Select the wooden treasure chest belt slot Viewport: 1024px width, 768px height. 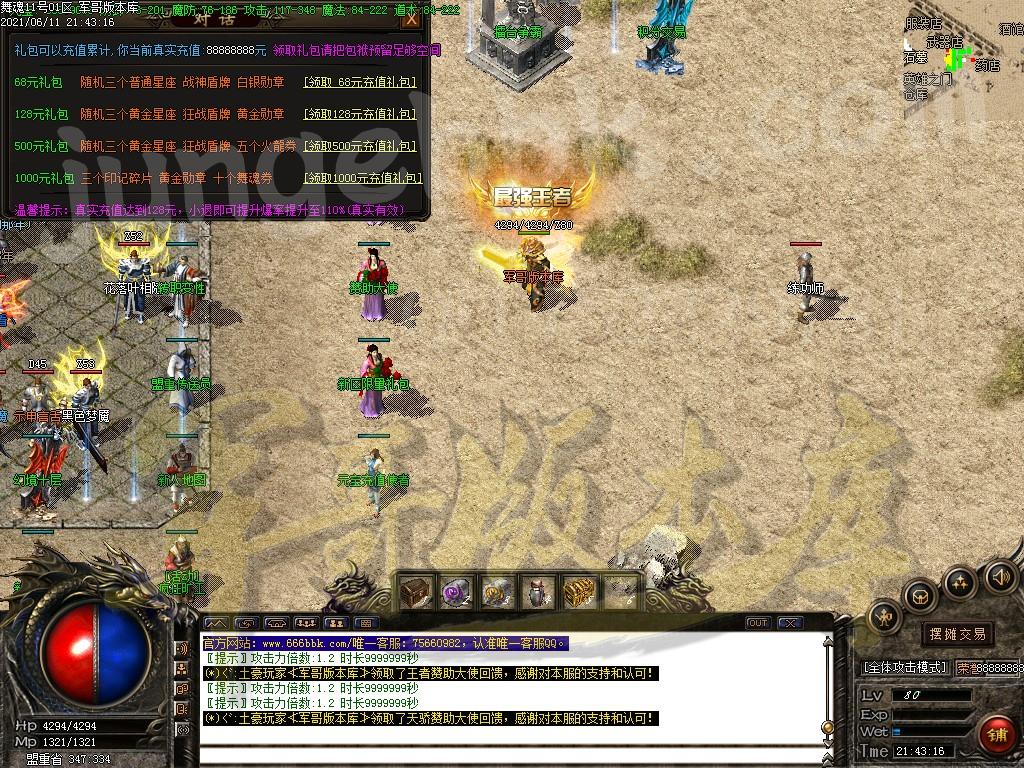click(x=415, y=592)
